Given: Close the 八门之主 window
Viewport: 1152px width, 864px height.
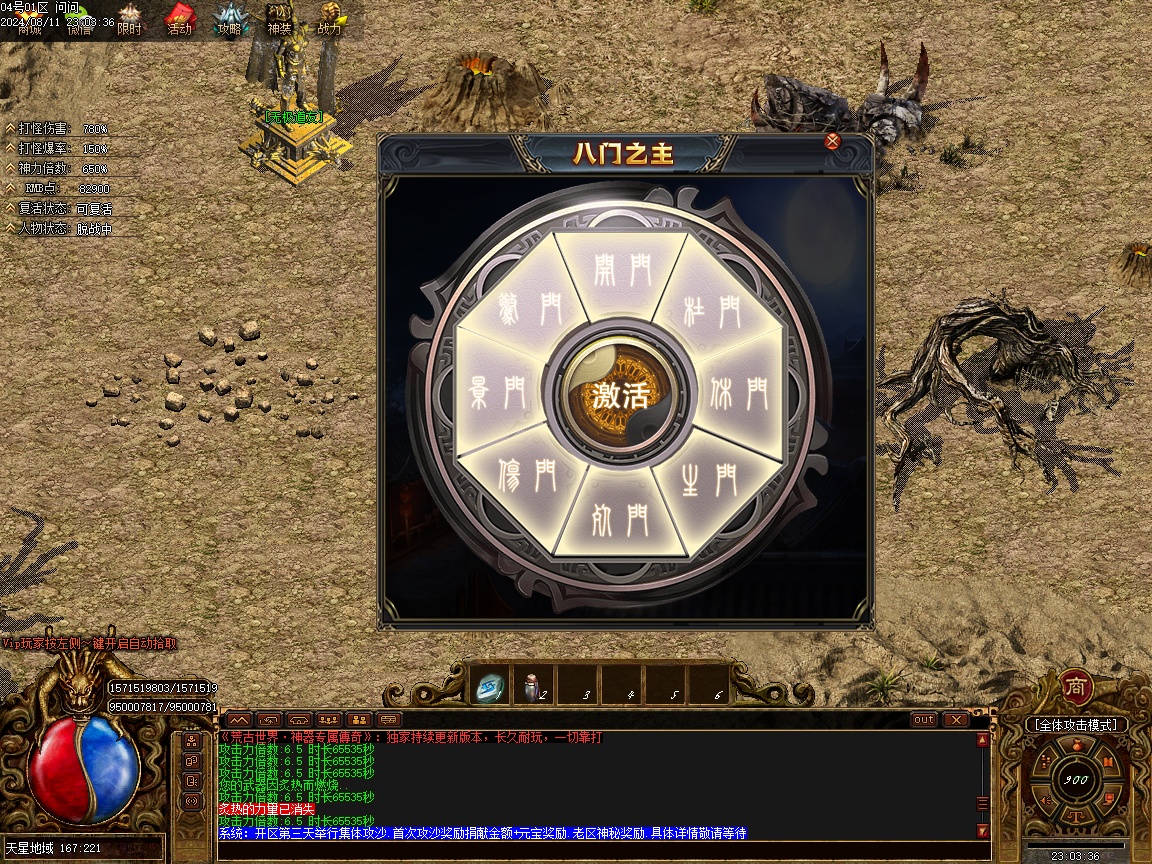Looking at the screenshot, I should pyautogui.click(x=832, y=141).
